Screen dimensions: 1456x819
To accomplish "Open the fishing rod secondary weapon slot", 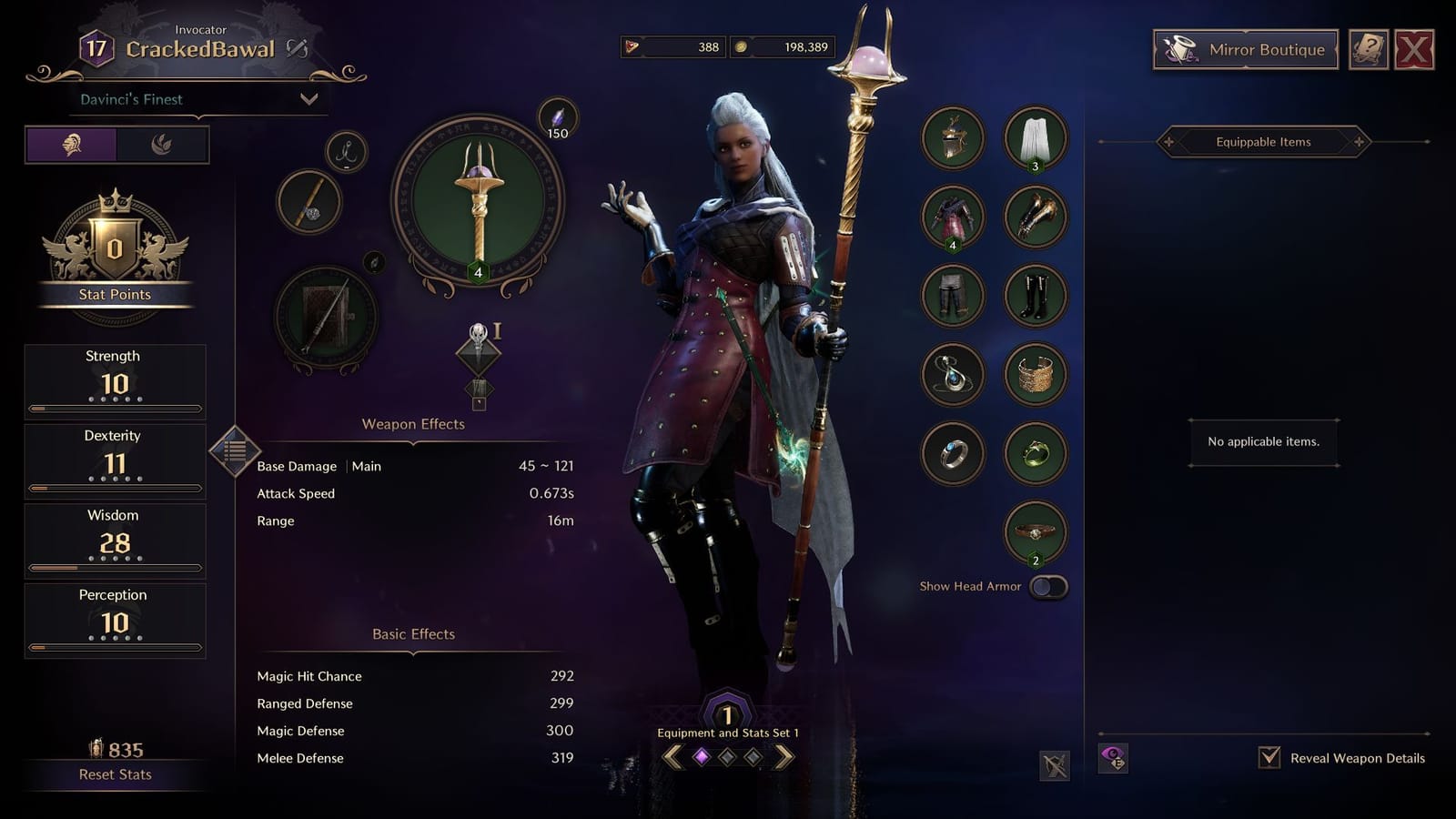I will [308, 202].
